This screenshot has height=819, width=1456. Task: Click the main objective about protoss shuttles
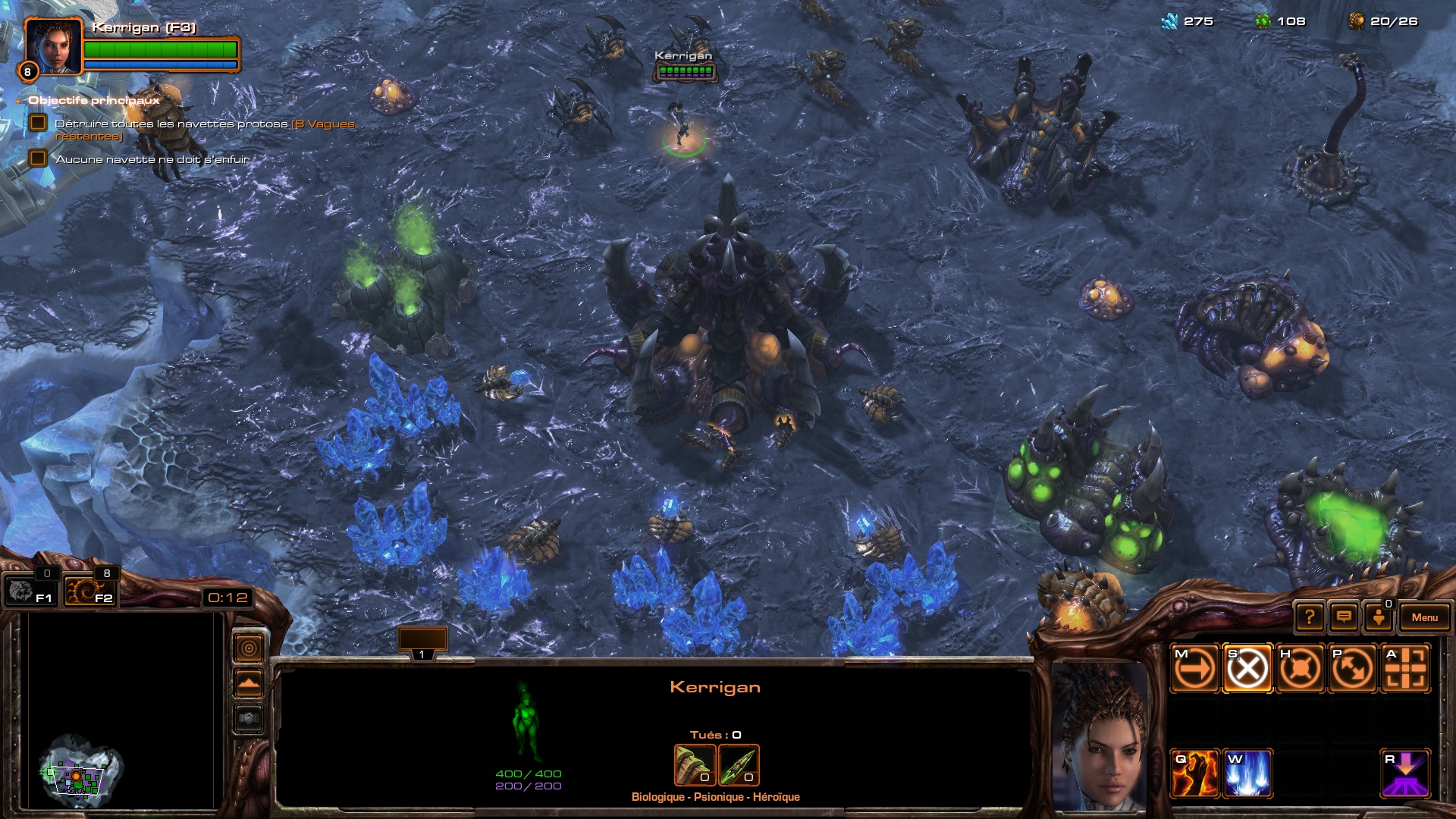coord(171,124)
